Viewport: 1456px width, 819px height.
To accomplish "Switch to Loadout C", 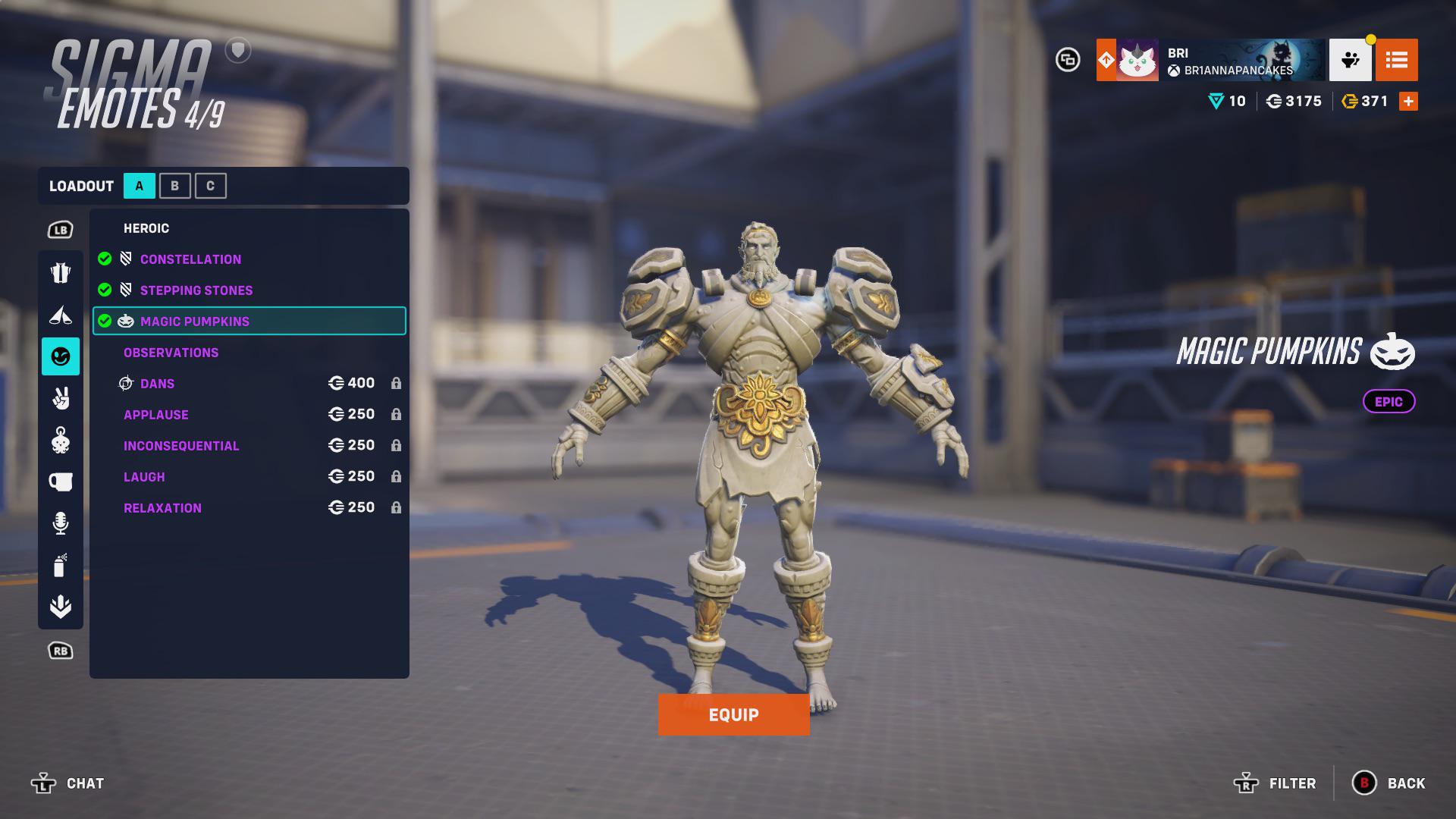I will 211,185.
